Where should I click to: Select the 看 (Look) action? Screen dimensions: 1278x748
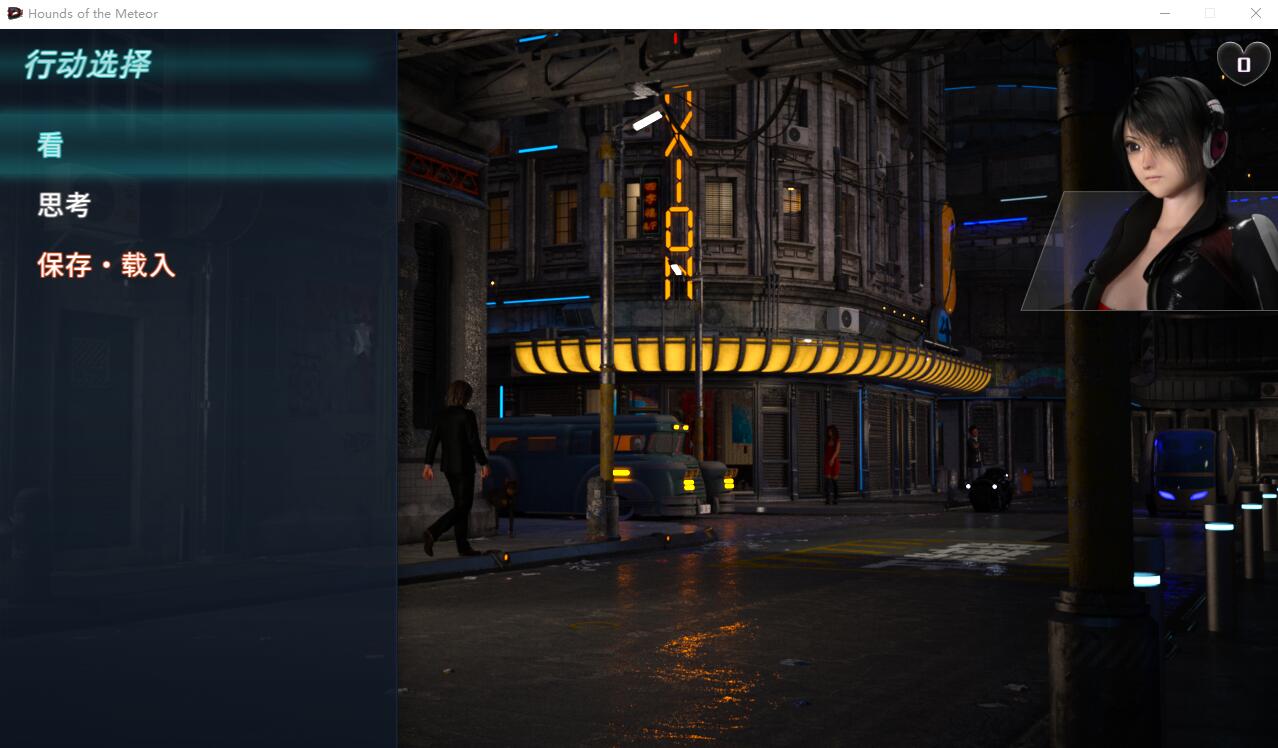(50, 145)
